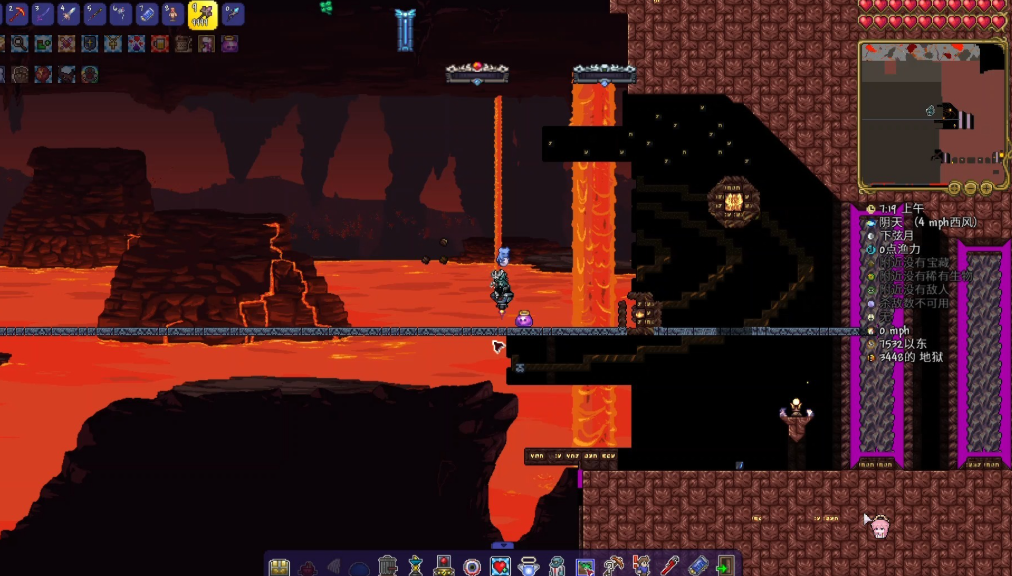Image resolution: width=1012 pixels, height=576 pixels.
Task: Select the dark staff in hotbar slot 5
Action: [x=95, y=14]
